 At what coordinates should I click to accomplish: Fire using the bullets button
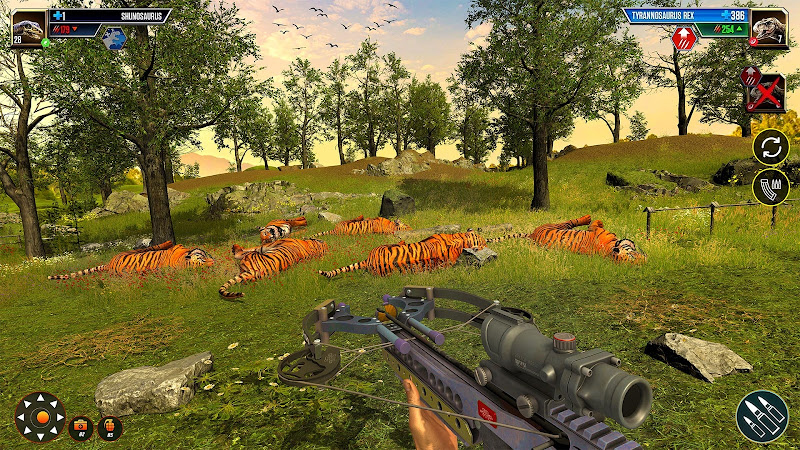point(762,416)
